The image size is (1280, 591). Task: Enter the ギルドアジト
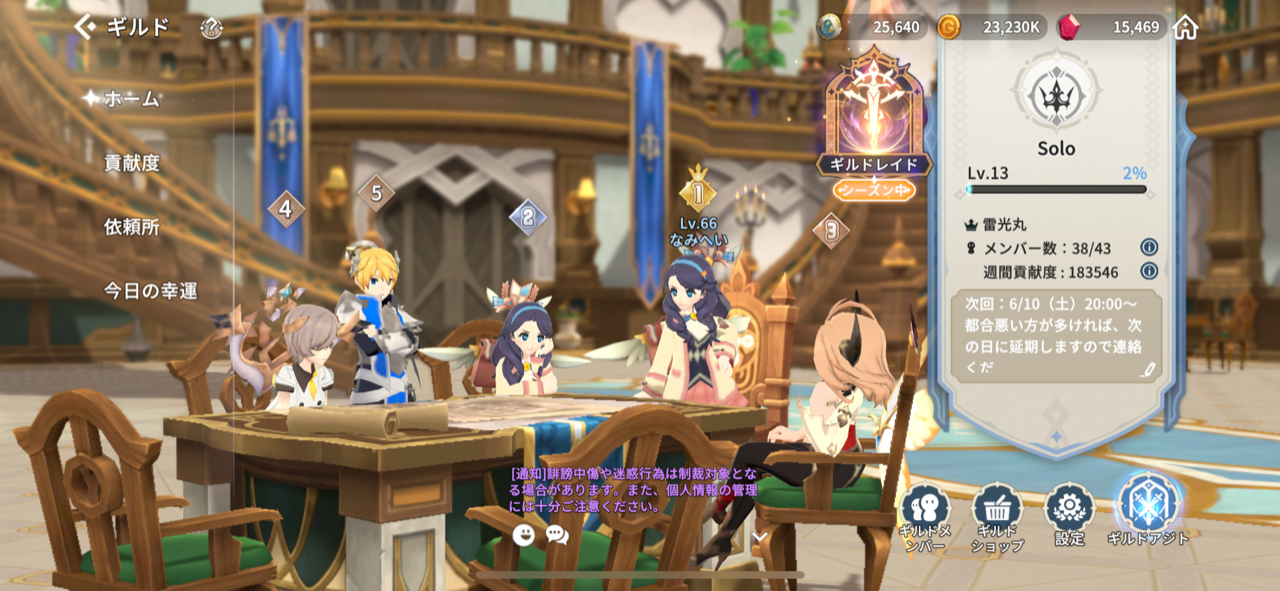1148,510
